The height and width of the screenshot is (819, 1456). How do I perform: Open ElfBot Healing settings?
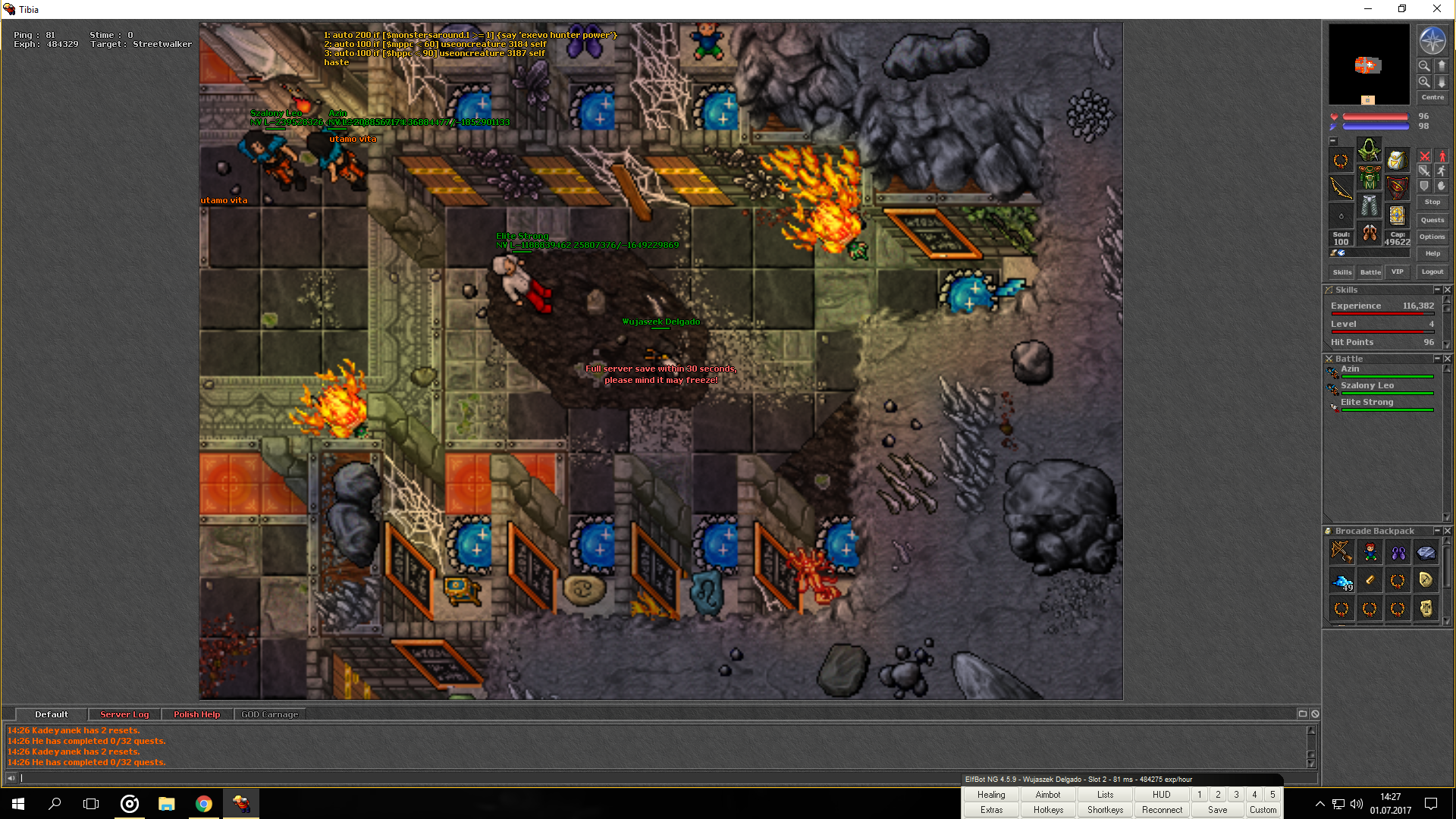coord(991,795)
